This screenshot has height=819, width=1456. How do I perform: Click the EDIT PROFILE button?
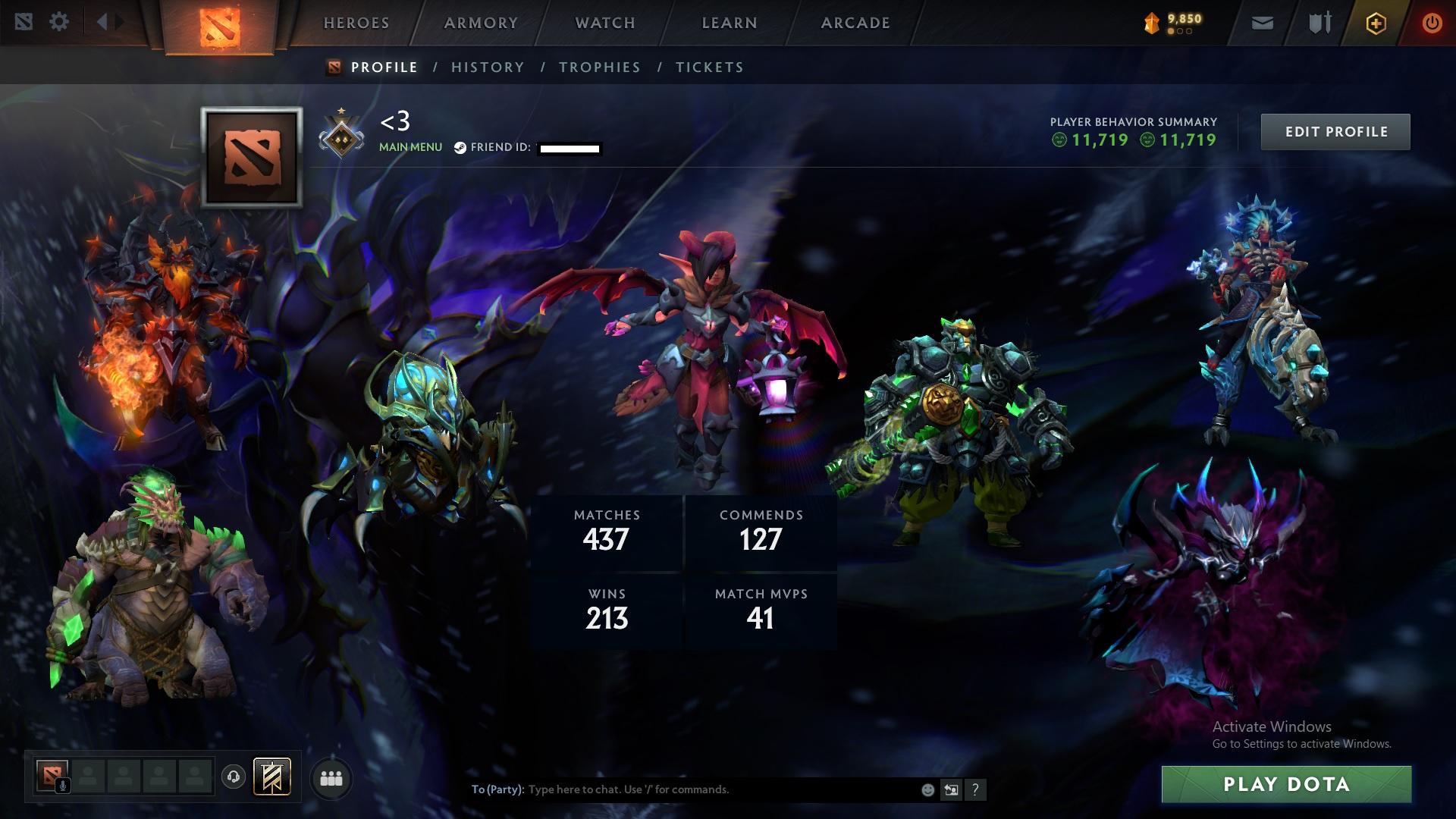[x=1335, y=131]
